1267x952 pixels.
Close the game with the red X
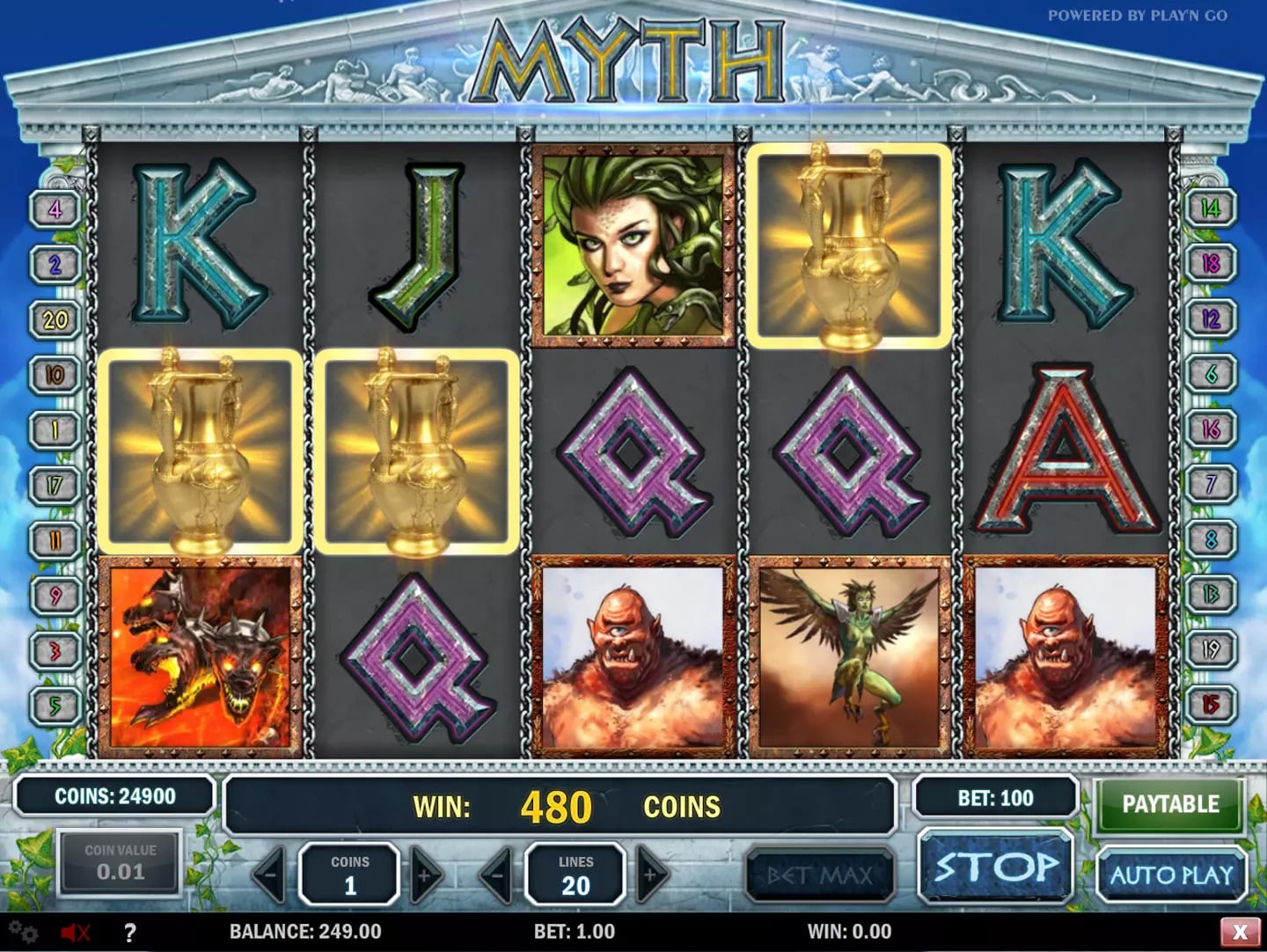tap(1240, 932)
